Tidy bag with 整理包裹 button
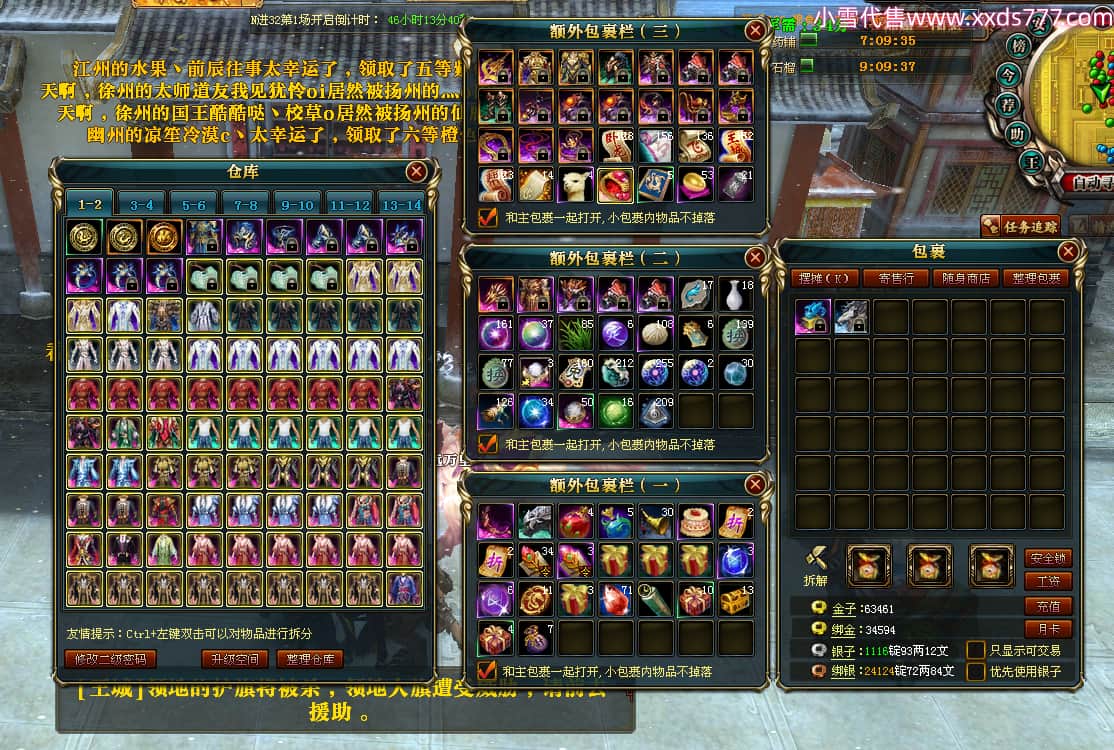The height and width of the screenshot is (750, 1114). [1034, 278]
